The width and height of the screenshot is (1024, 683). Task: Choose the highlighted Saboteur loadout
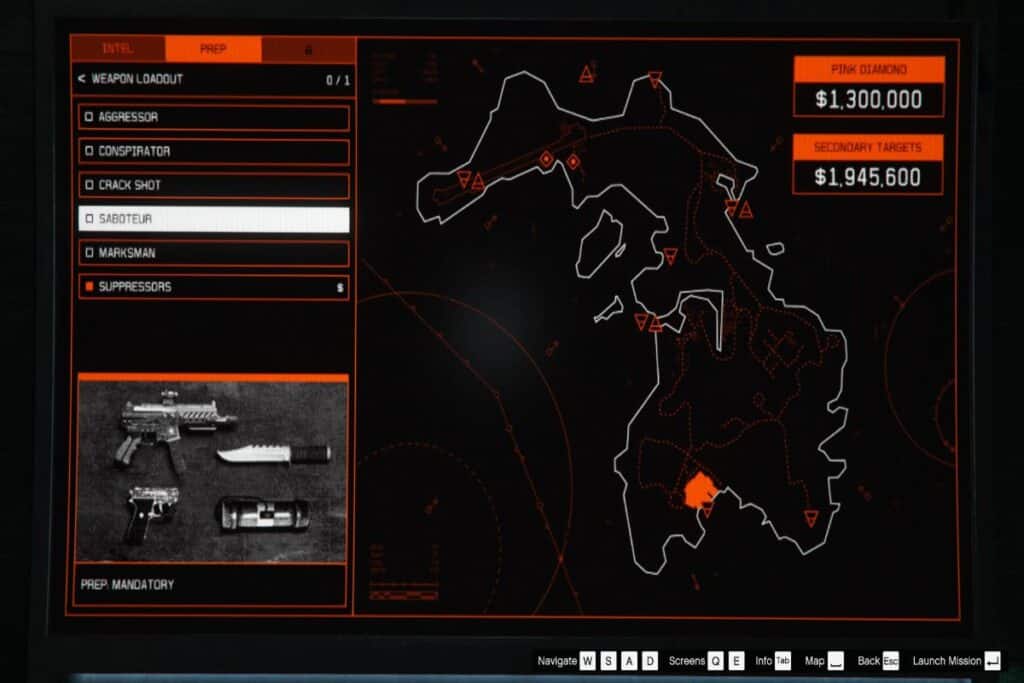coord(214,219)
